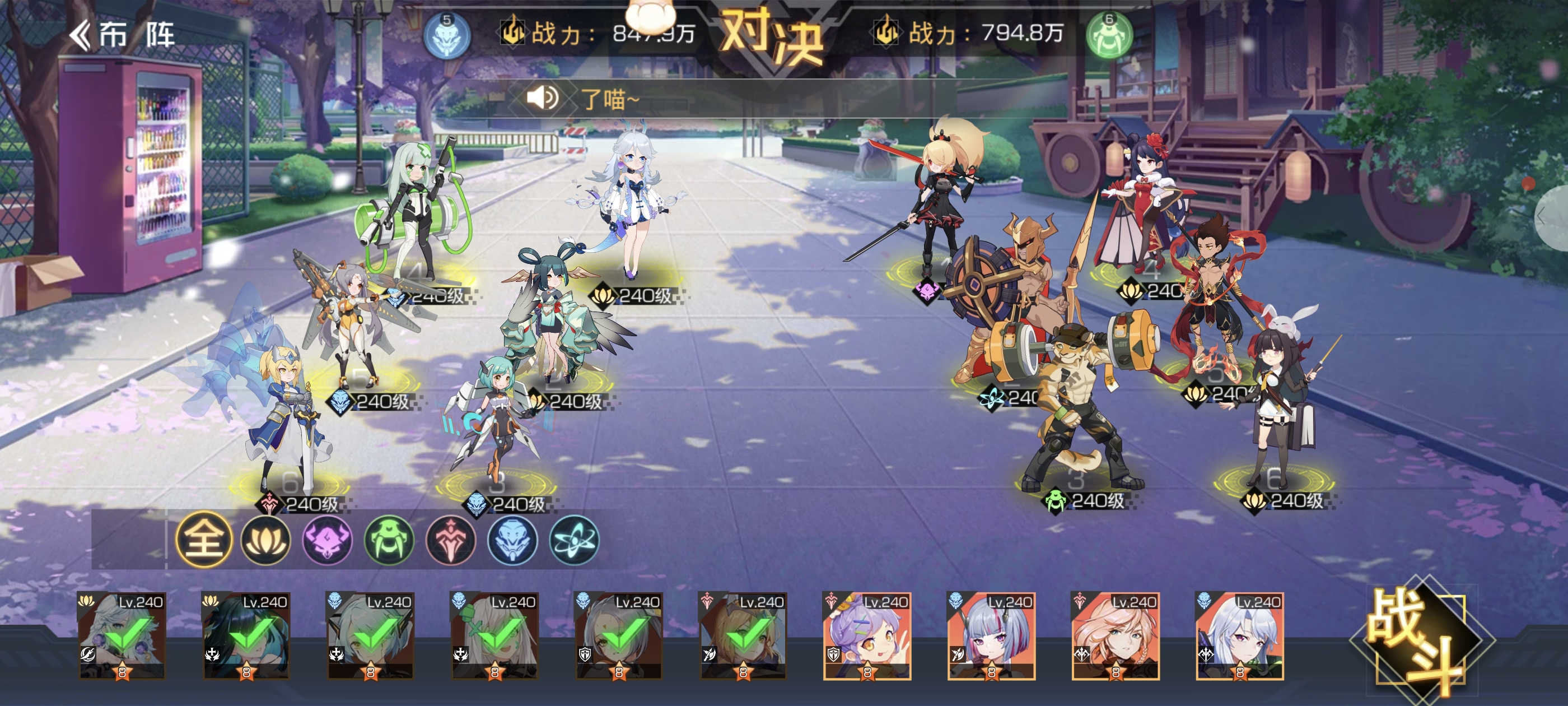The height and width of the screenshot is (706, 1568).
Task: Click the speaker icon on the announcement bar
Action: [x=542, y=97]
